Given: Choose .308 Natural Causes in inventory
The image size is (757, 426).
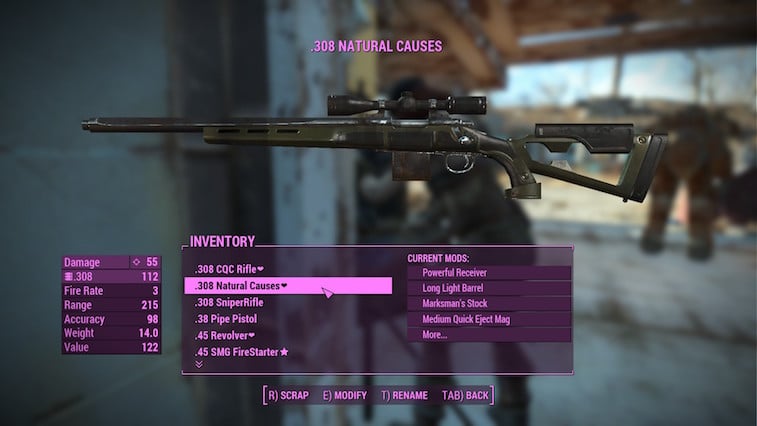Looking at the screenshot, I should click(241, 286).
